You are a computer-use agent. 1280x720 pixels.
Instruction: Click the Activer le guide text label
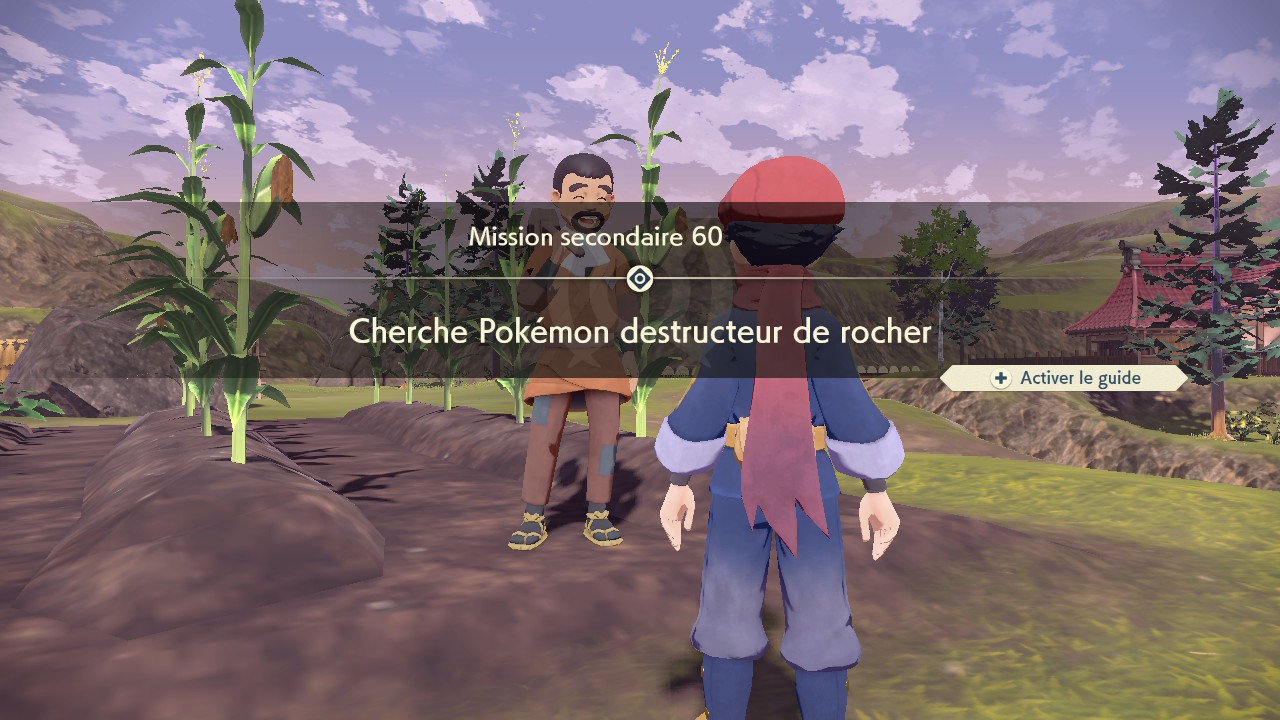point(1078,378)
